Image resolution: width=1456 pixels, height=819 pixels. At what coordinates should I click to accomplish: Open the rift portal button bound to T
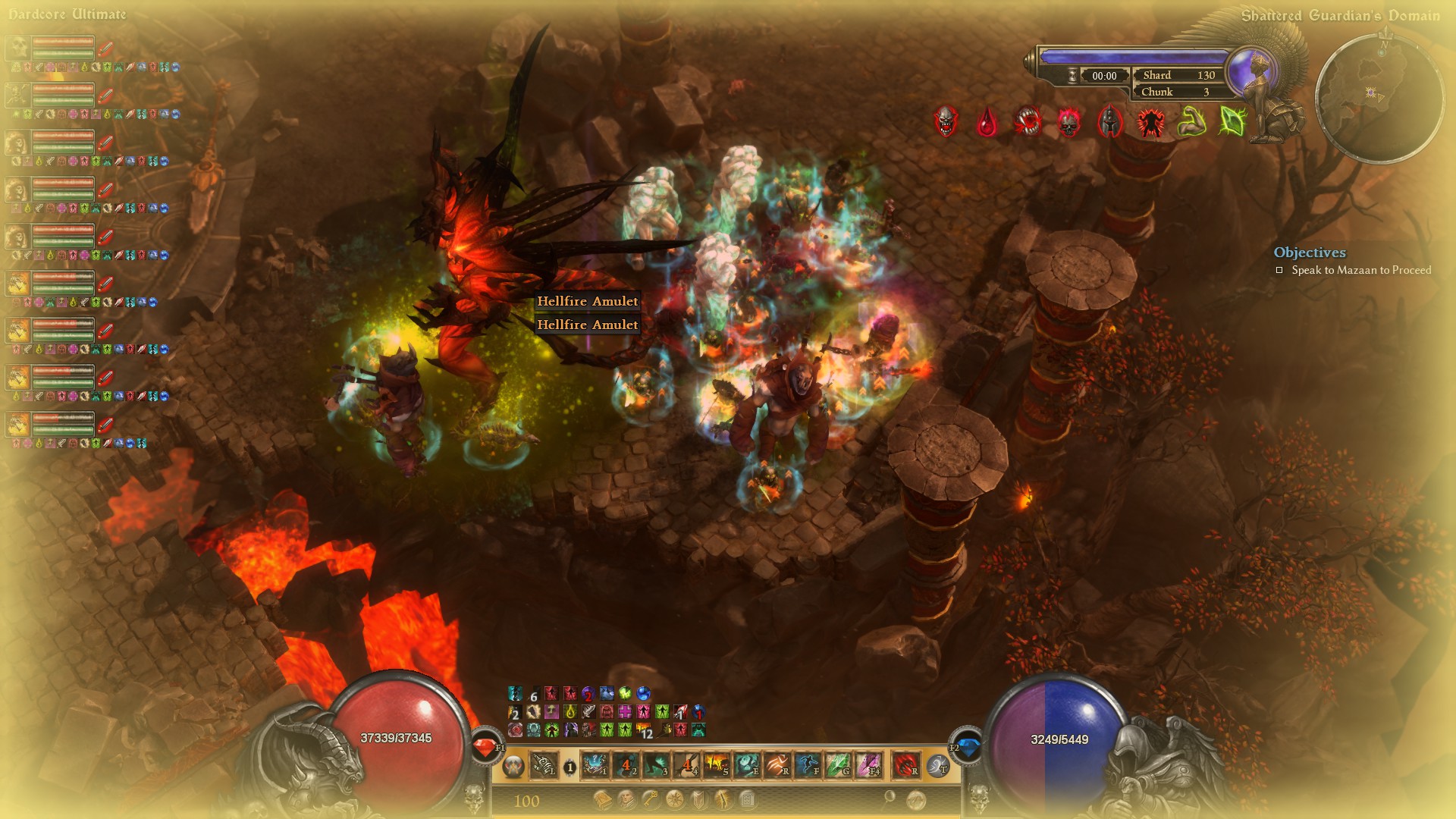tap(938, 766)
